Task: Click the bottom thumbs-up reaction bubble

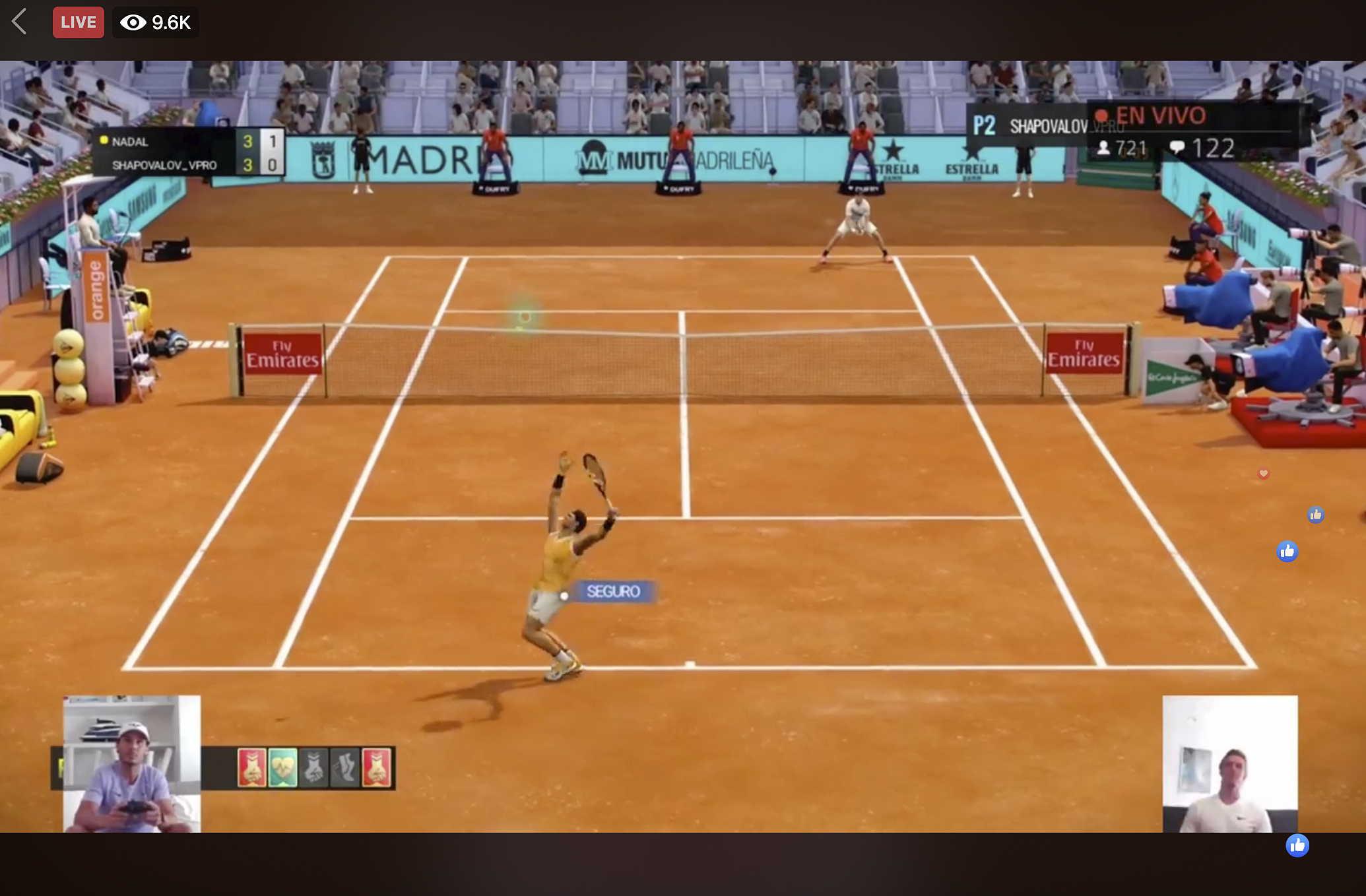Action: (x=1297, y=845)
